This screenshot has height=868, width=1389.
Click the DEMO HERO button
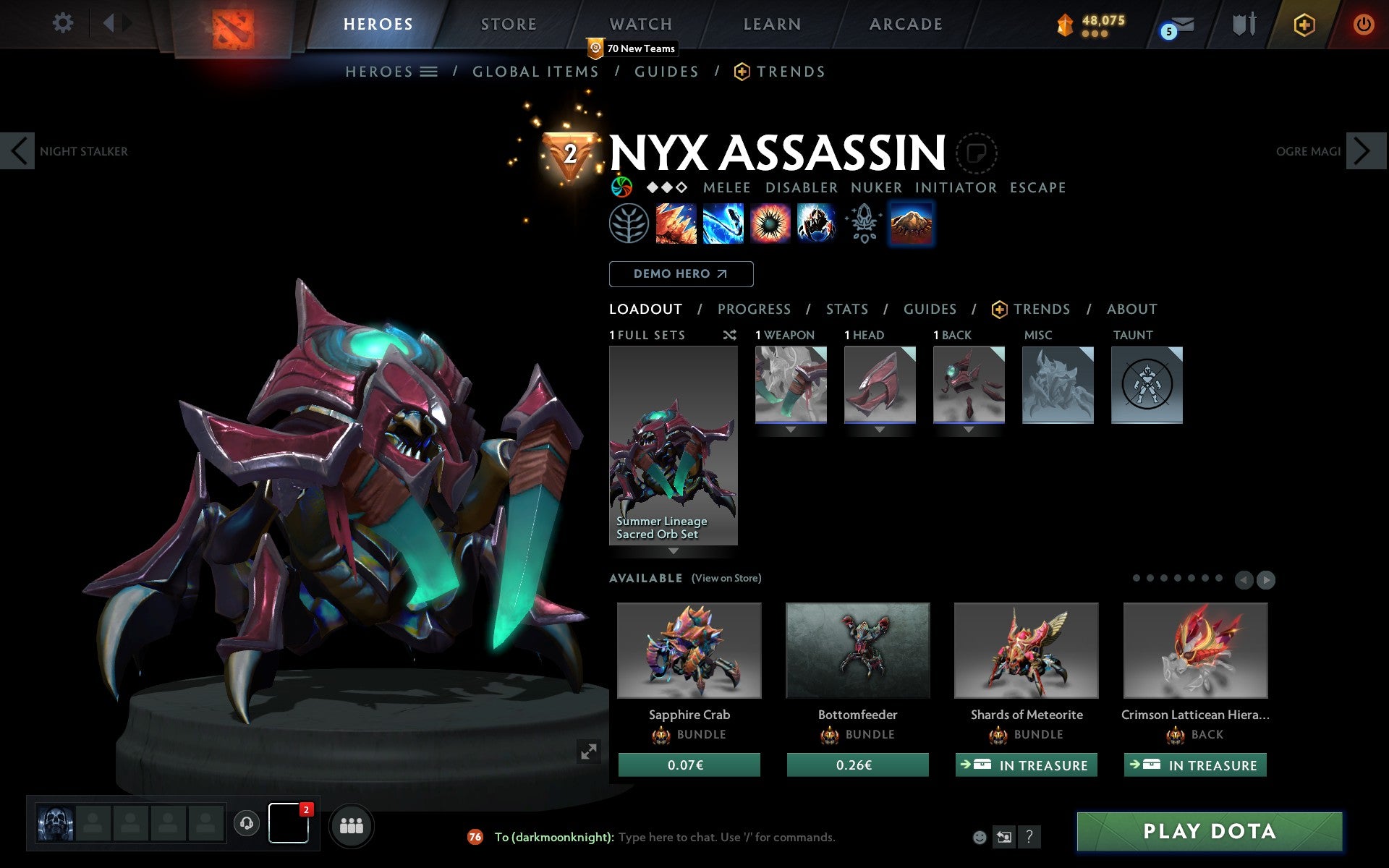click(680, 274)
